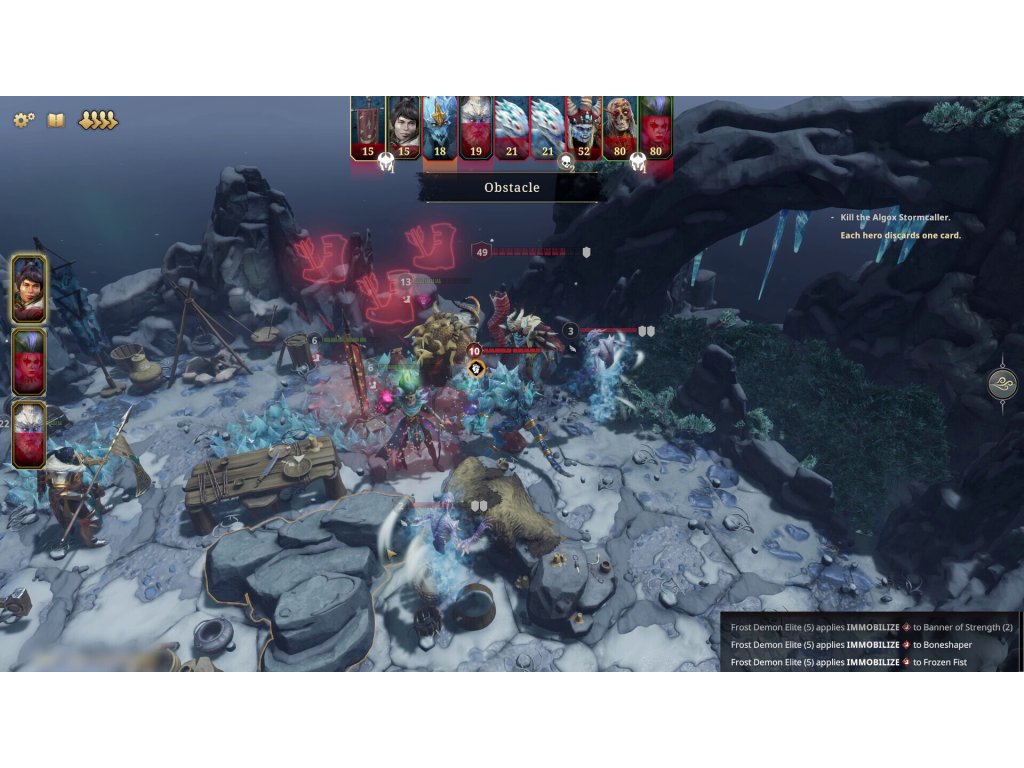Screen dimensions: 1024x768
Task: Open the combat log panel
Action: 870,644
